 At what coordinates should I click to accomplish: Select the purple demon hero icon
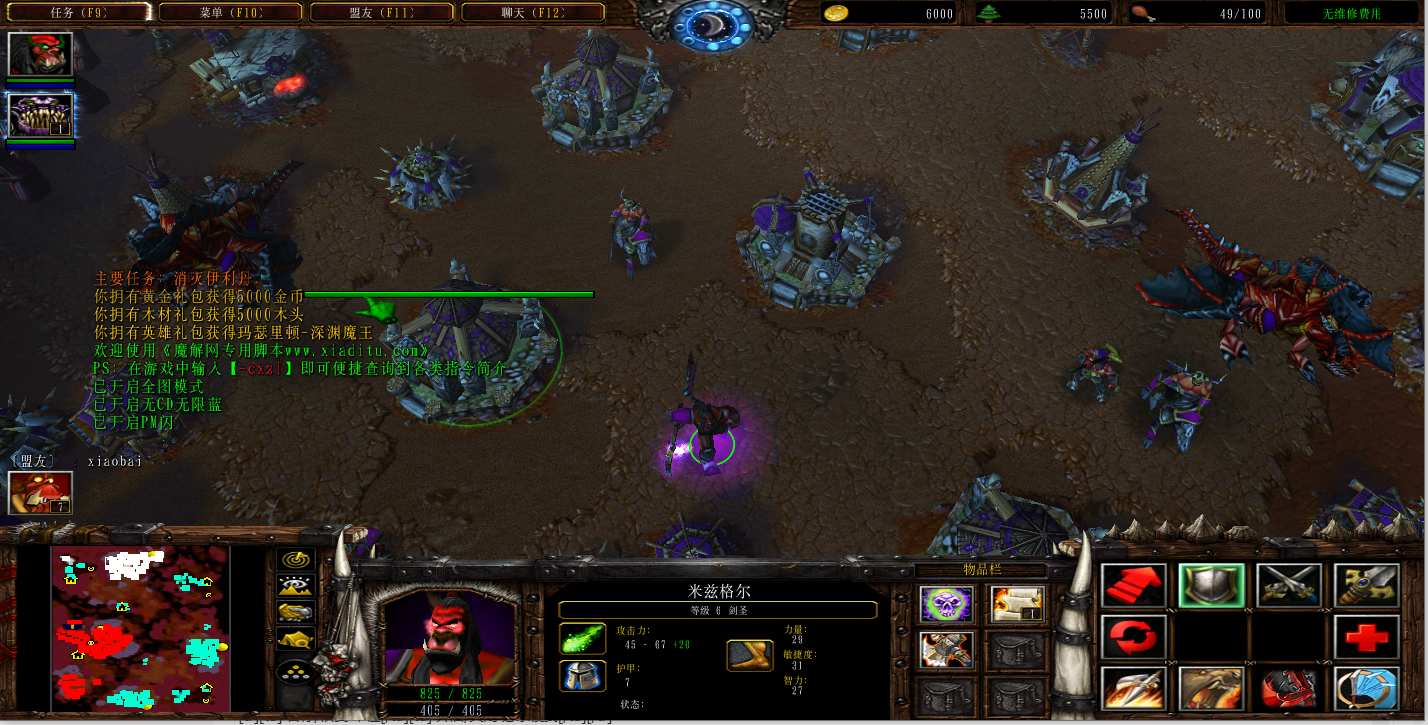[40, 114]
